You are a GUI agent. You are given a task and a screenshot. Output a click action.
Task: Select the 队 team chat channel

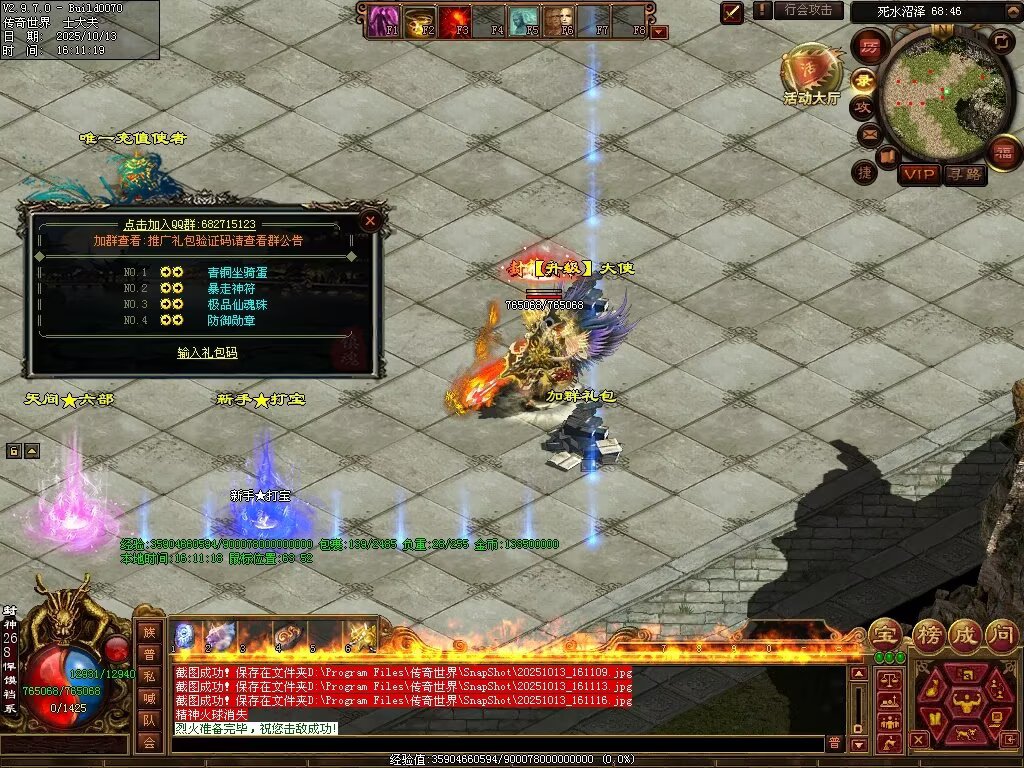click(149, 719)
